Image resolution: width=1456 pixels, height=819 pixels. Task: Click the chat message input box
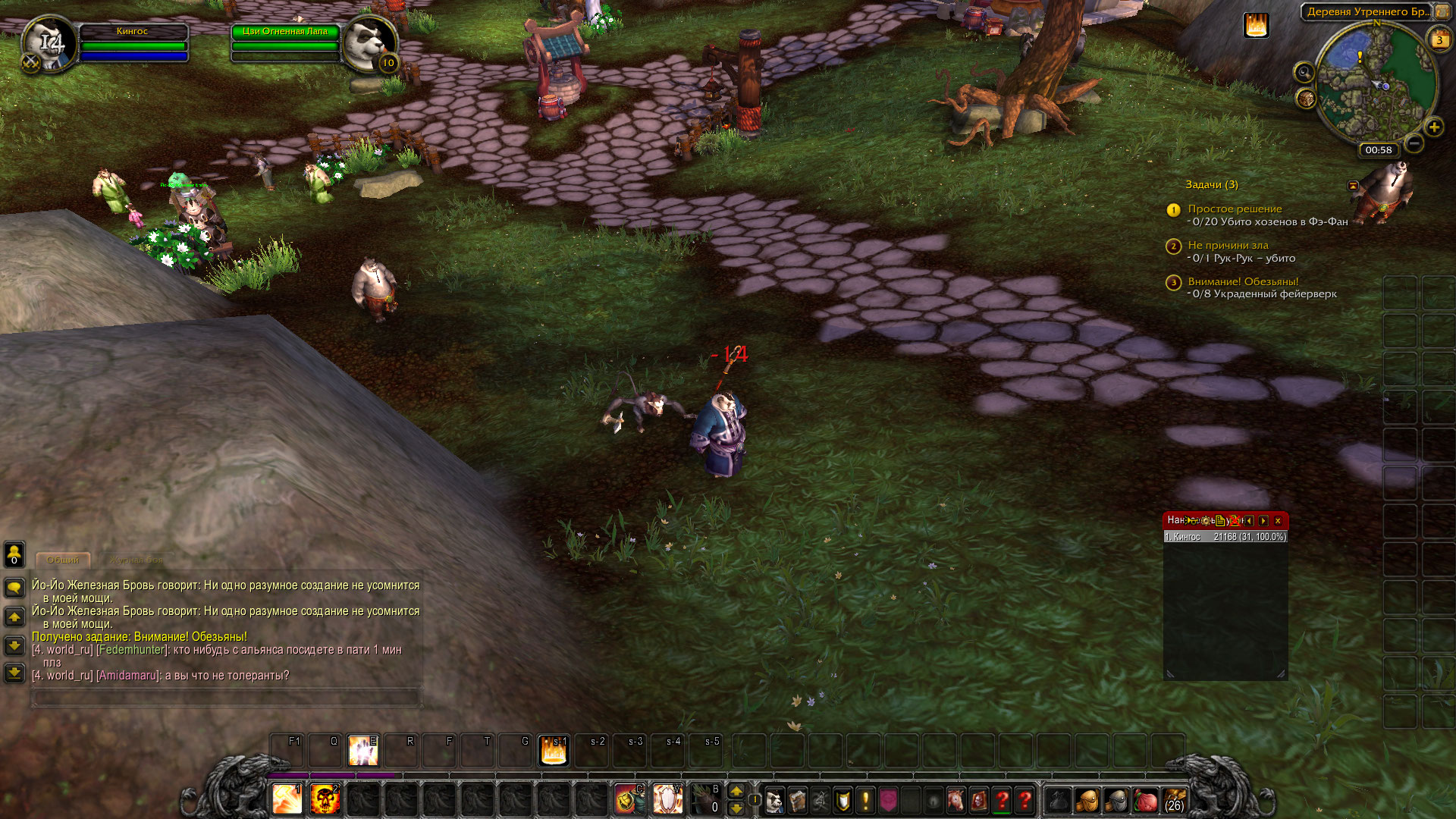point(226,697)
